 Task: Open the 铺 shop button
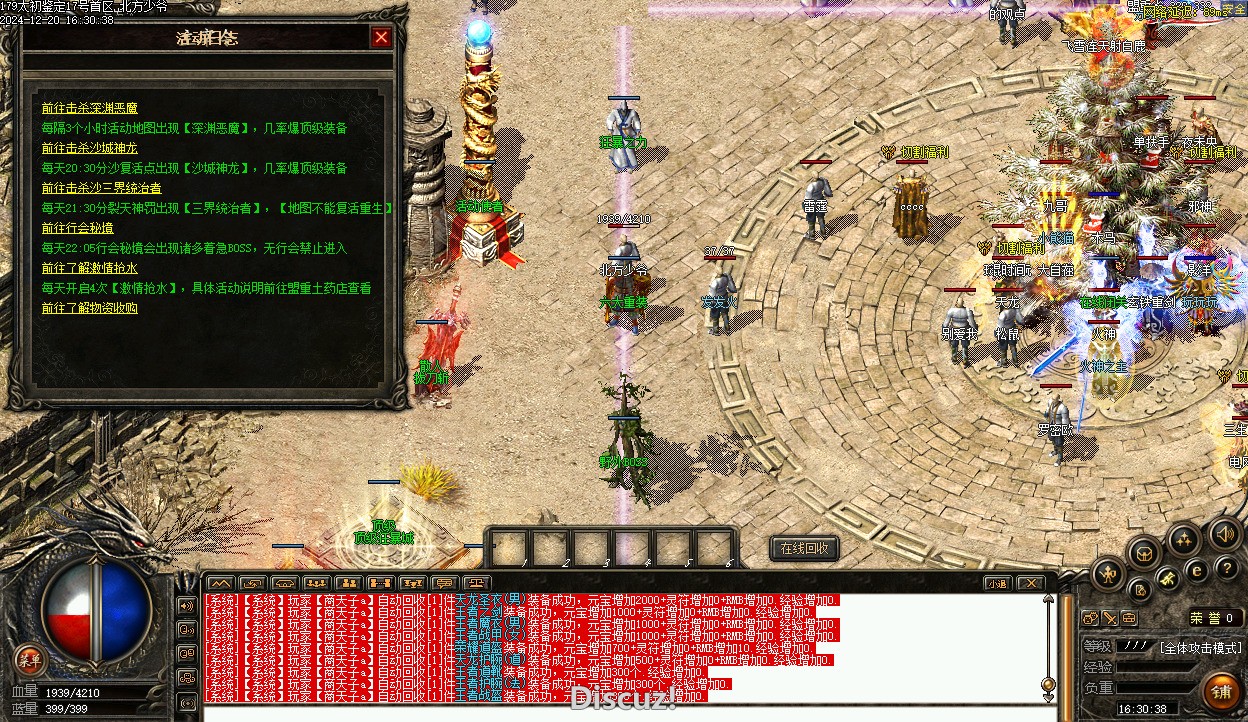click(x=1220, y=691)
